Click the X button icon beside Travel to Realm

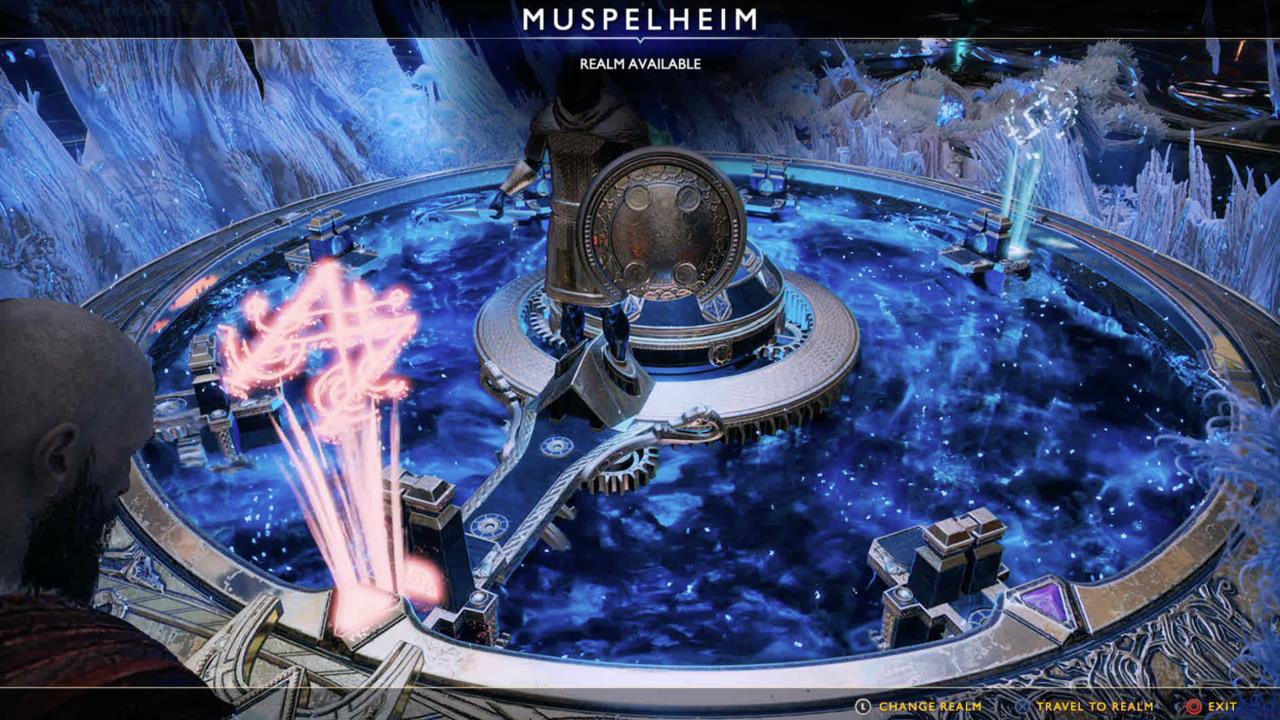(1023, 704)
